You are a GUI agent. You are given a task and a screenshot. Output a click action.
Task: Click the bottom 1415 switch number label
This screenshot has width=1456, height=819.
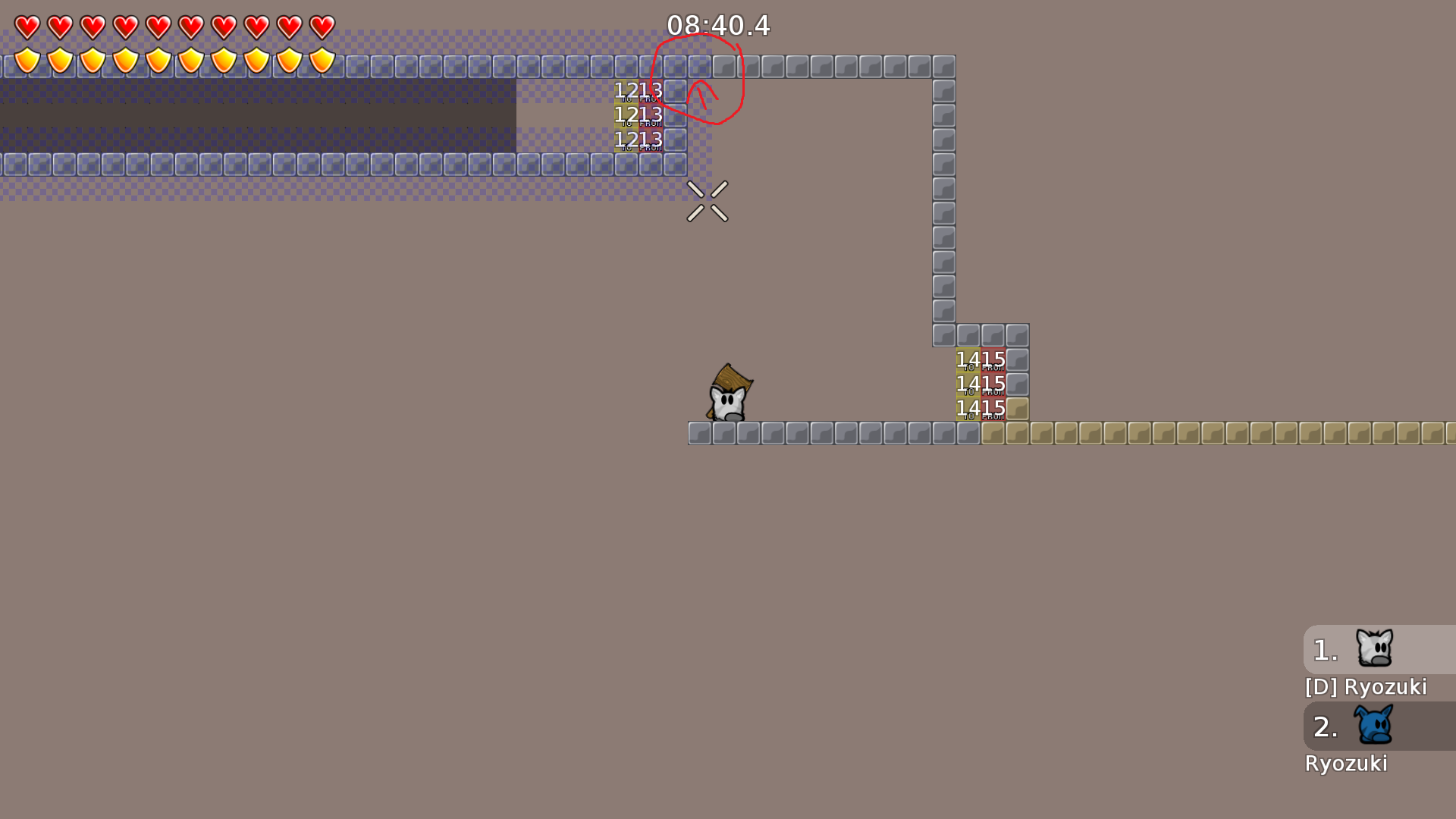[x=981, y=408]
